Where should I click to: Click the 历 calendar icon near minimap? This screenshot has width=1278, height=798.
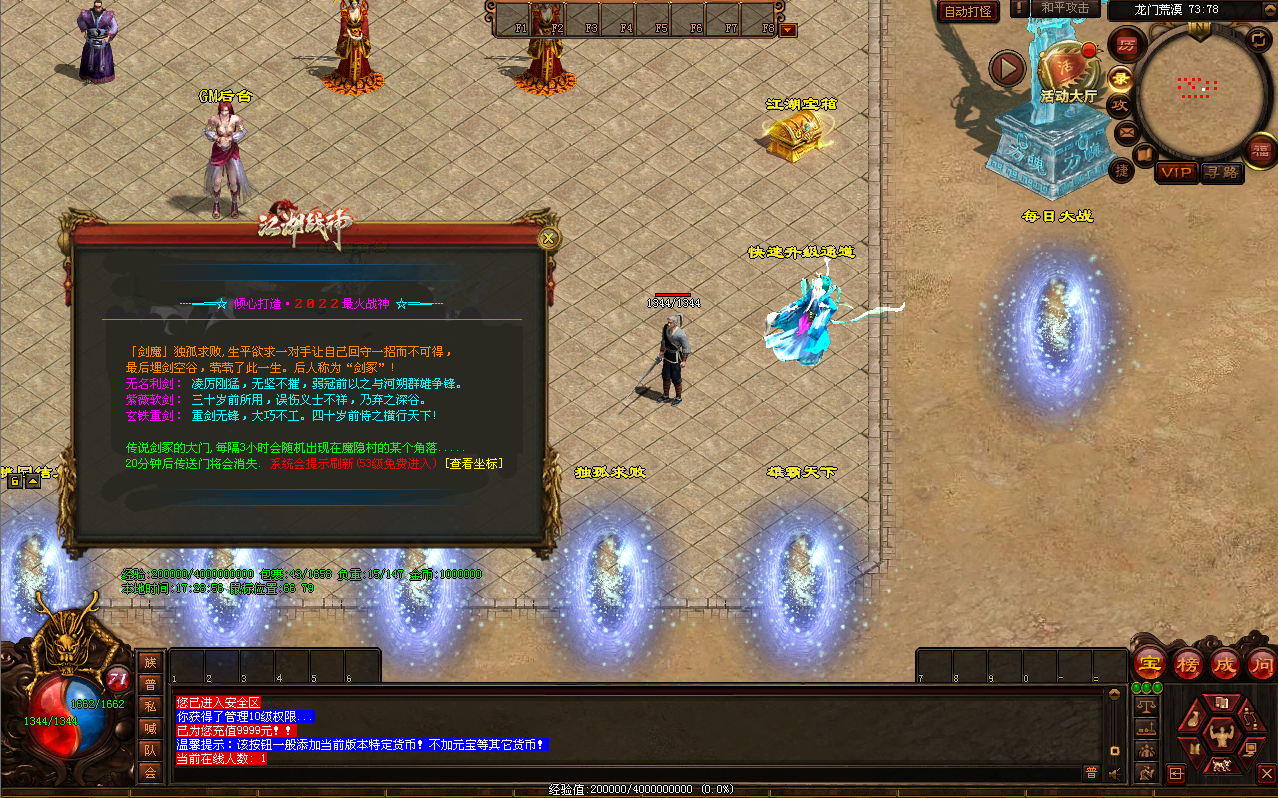point(1127,45)
